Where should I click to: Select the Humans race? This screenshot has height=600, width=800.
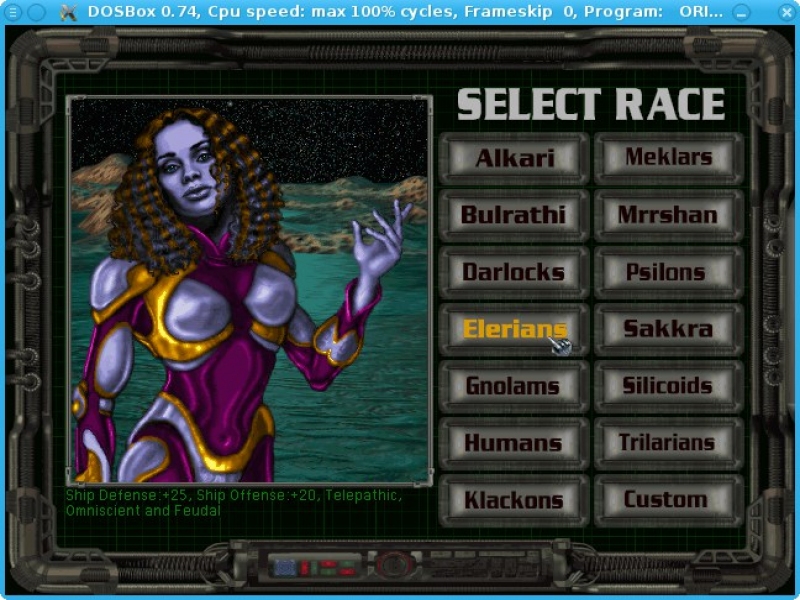tap(514, 443)
